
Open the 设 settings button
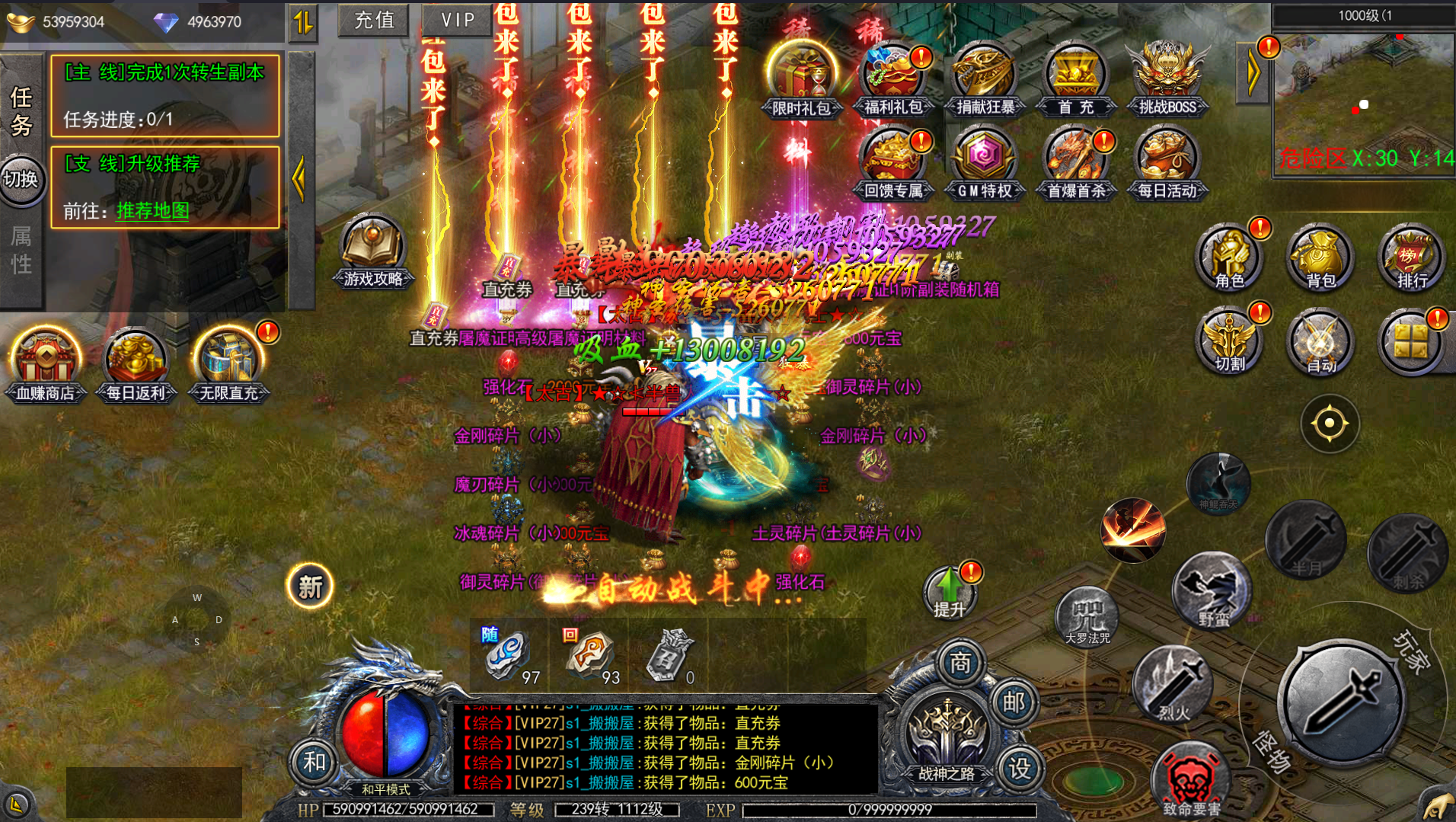[x=1020, y=768]
